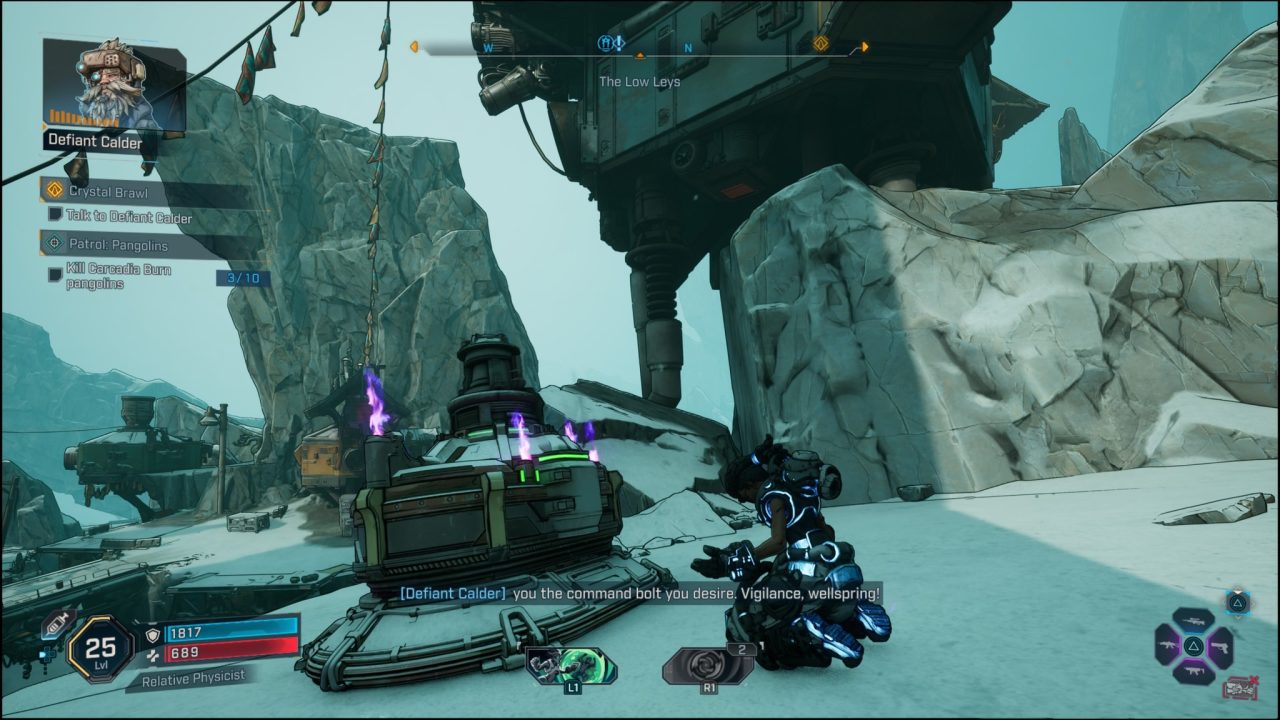Select the SMG slot at the wheel bottom

[1195, 670]
